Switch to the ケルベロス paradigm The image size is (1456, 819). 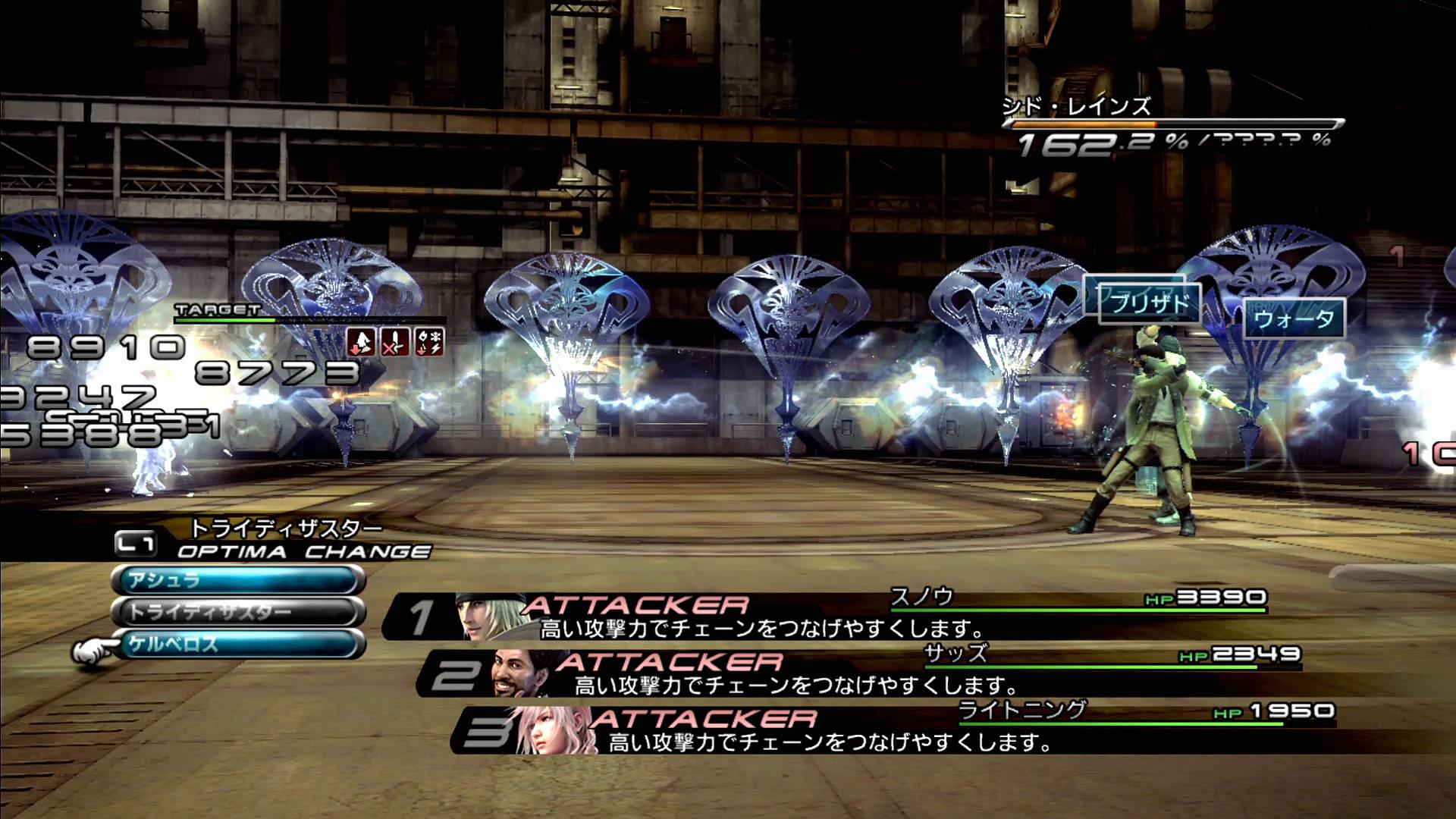(238, 645)
